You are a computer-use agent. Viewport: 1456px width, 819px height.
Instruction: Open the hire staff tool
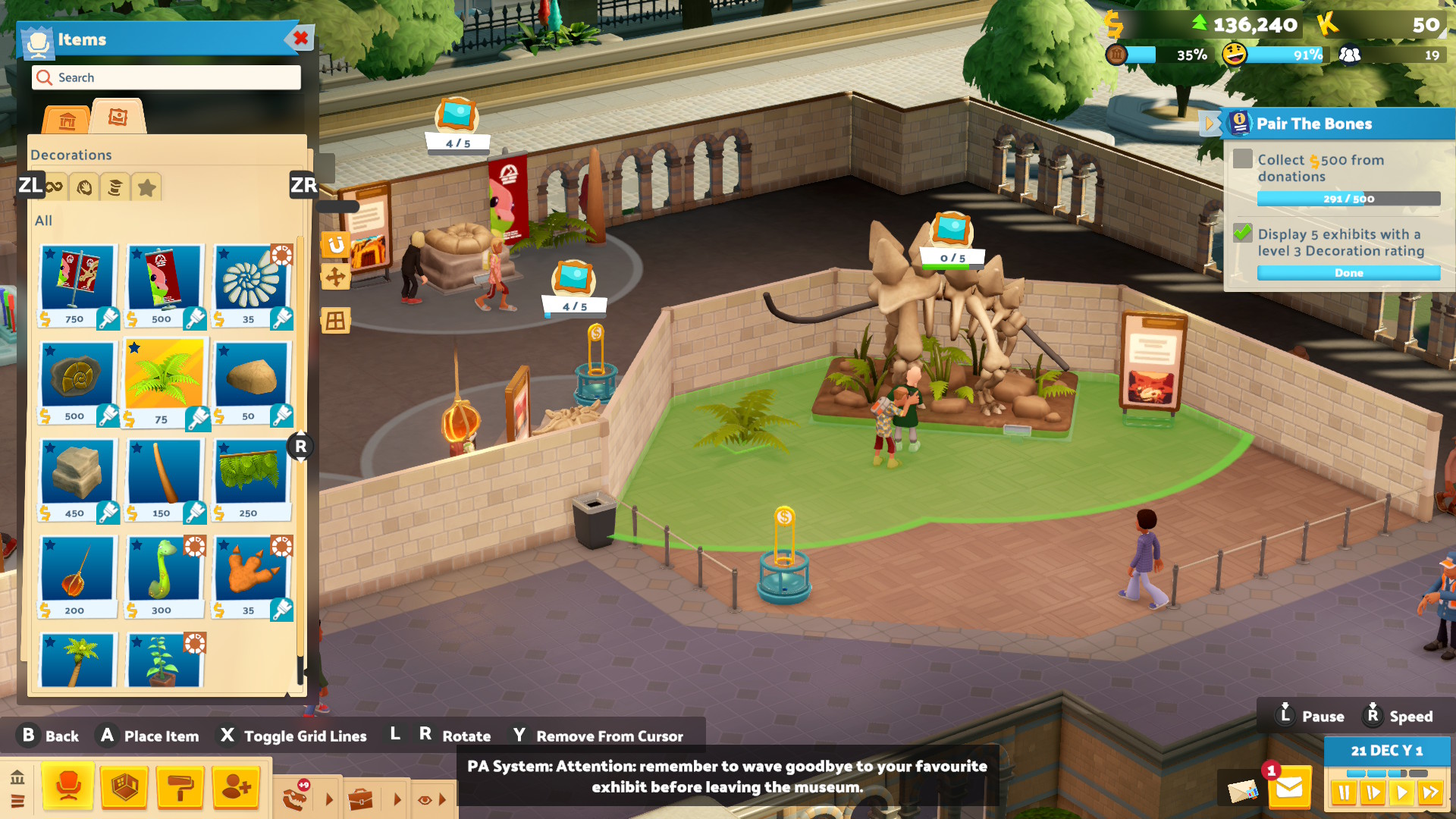point(237,788)
